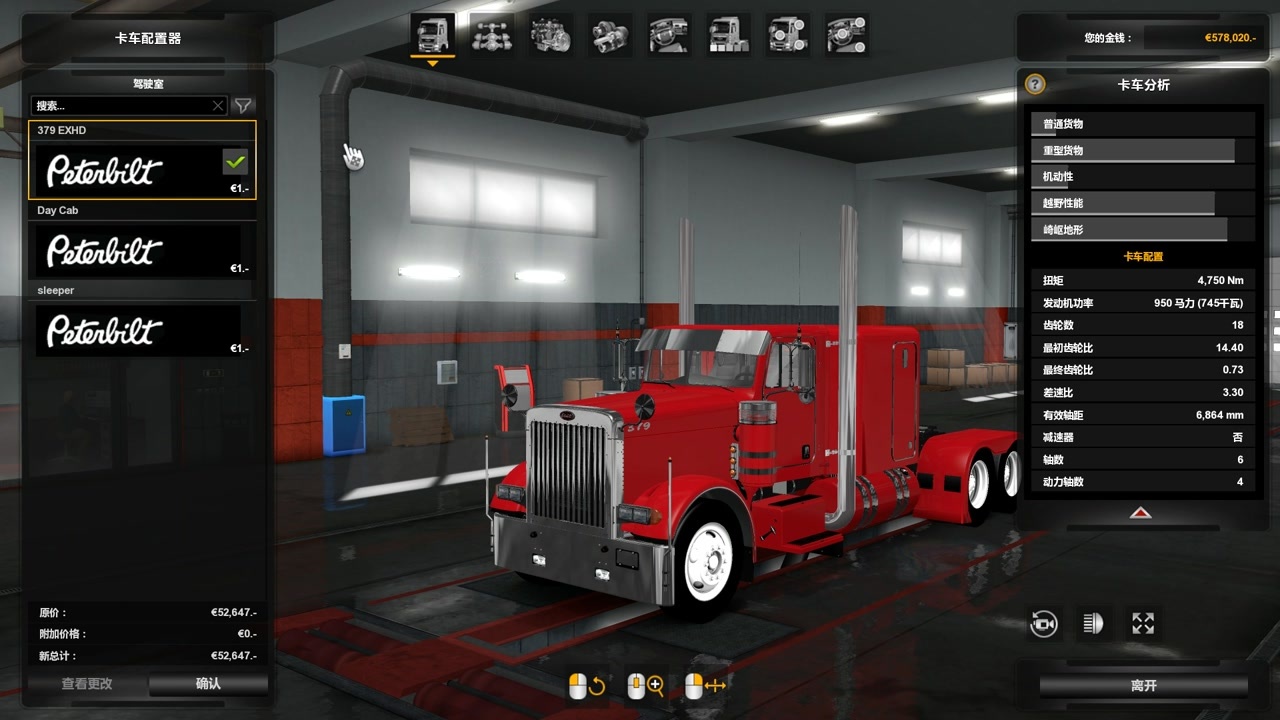
Task: Pick the sleeper Peterbilt cab option
Action: pyautogui.click(x=141, y=331)
